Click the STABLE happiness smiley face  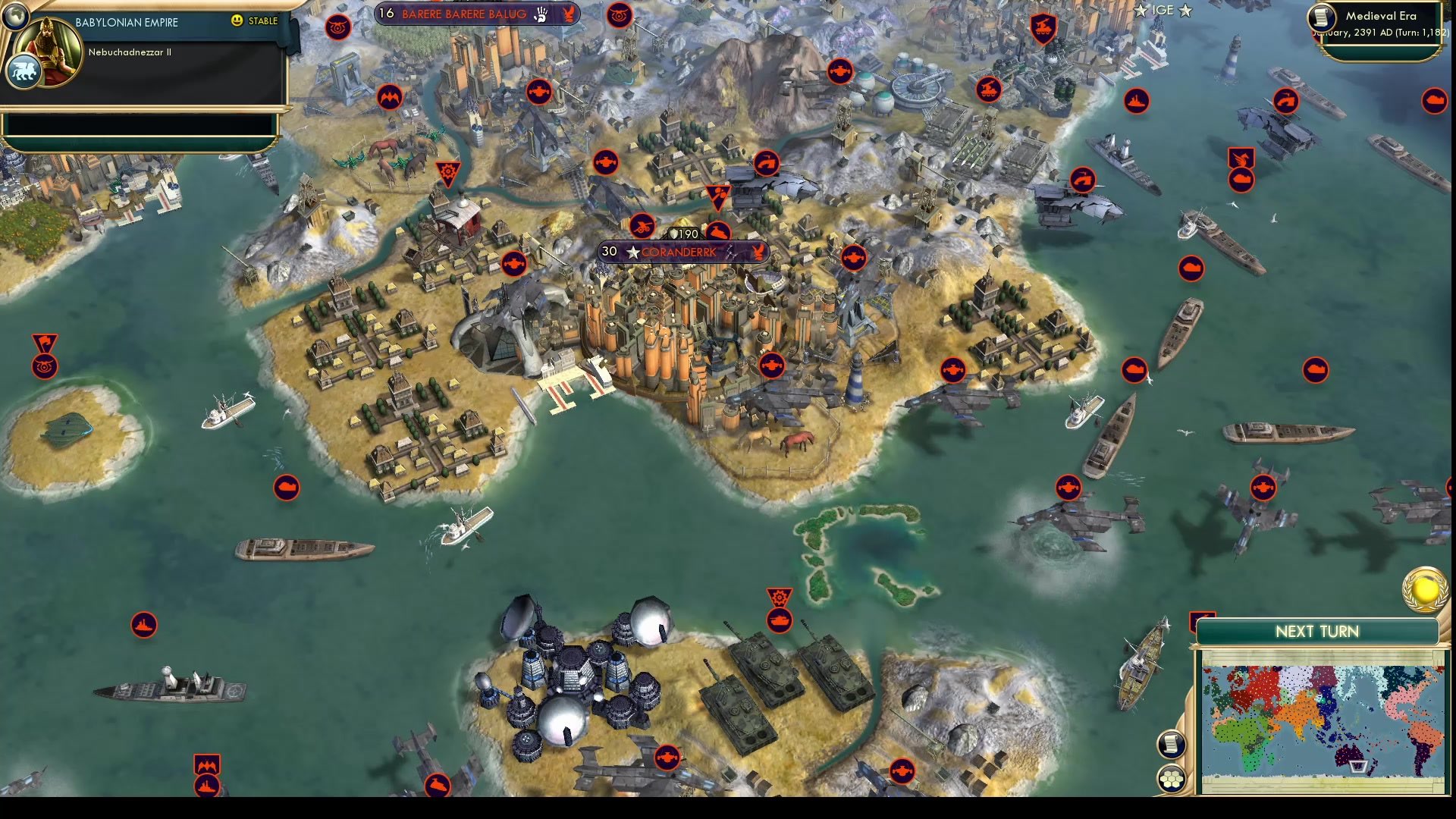tap(237, 20)
